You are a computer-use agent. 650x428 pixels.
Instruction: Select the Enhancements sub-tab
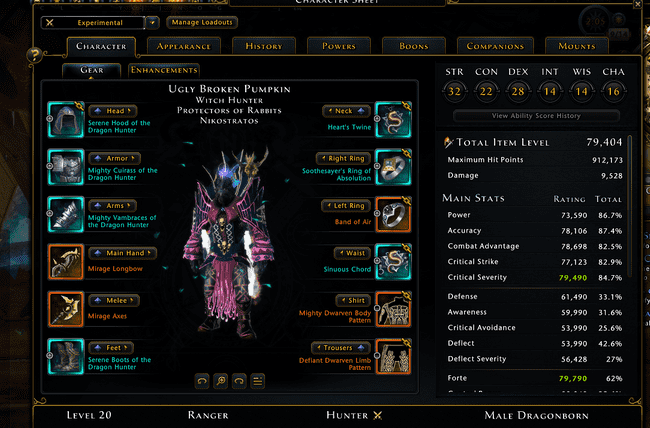(164, 70)
